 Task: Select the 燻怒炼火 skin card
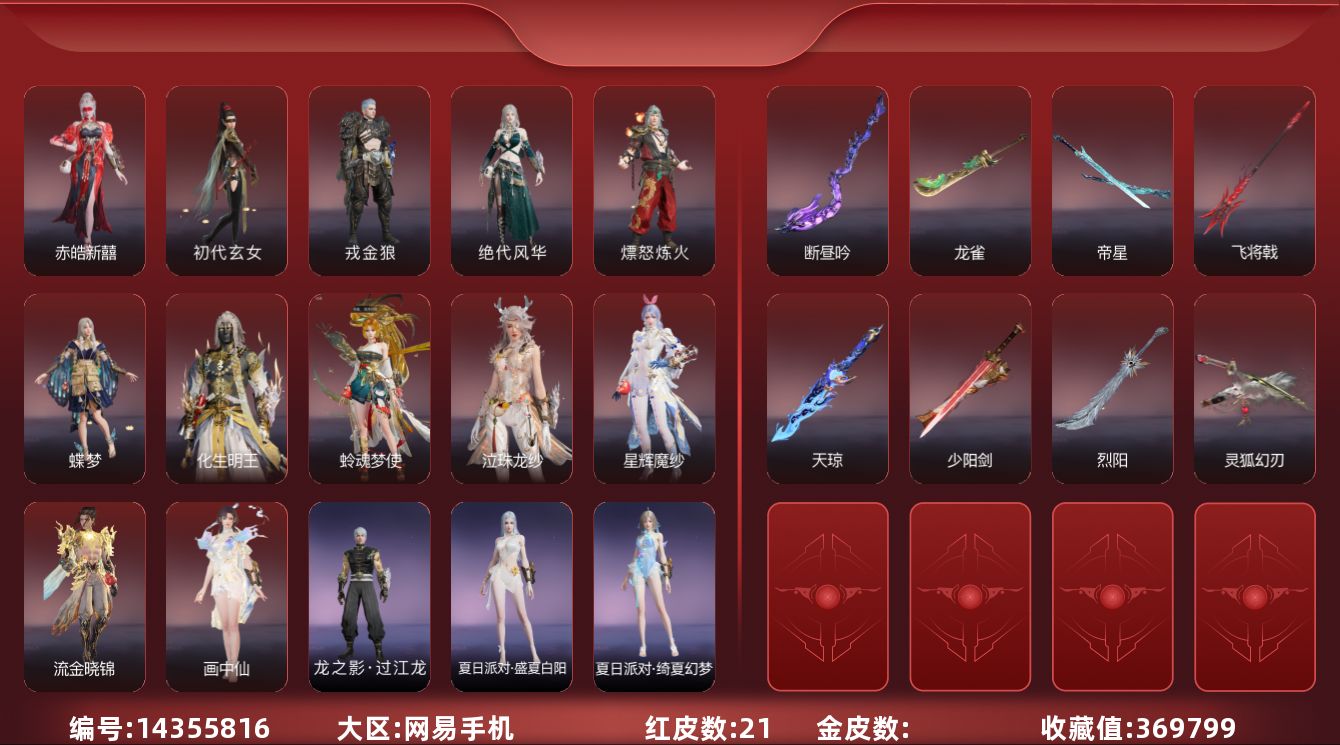coord(654,180)
